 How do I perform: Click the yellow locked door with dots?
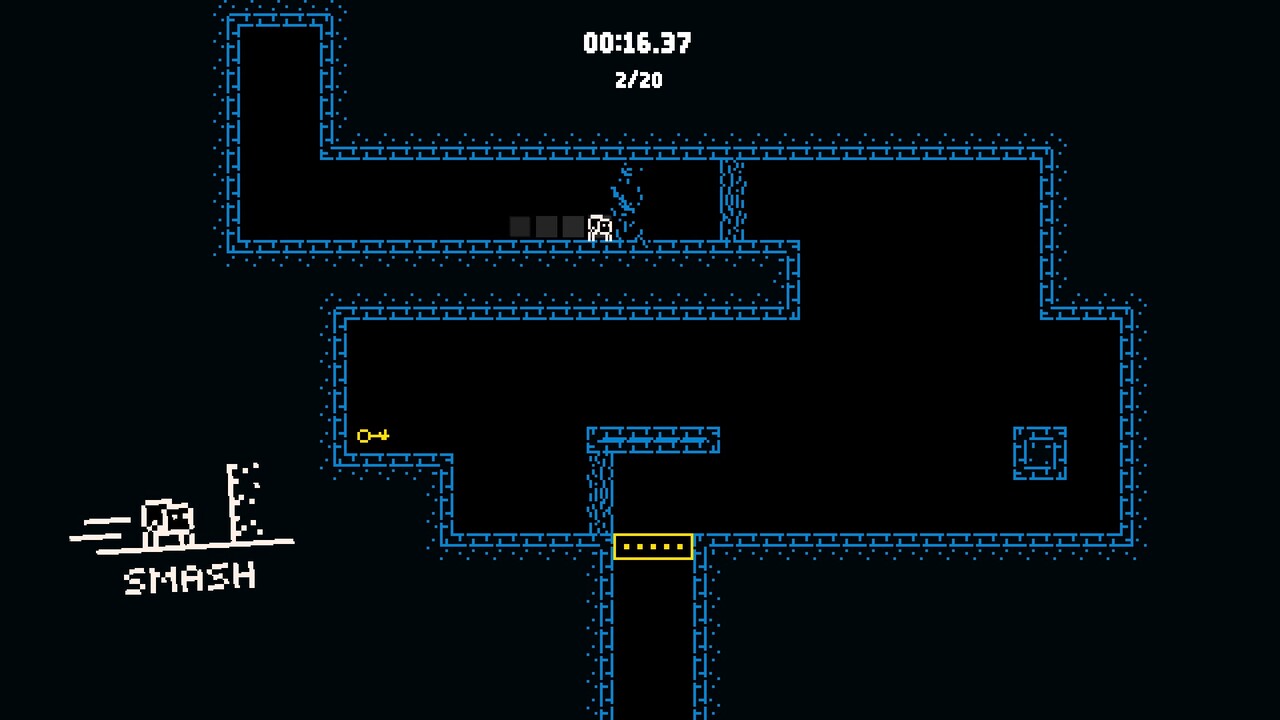click(x=652, y=546)
